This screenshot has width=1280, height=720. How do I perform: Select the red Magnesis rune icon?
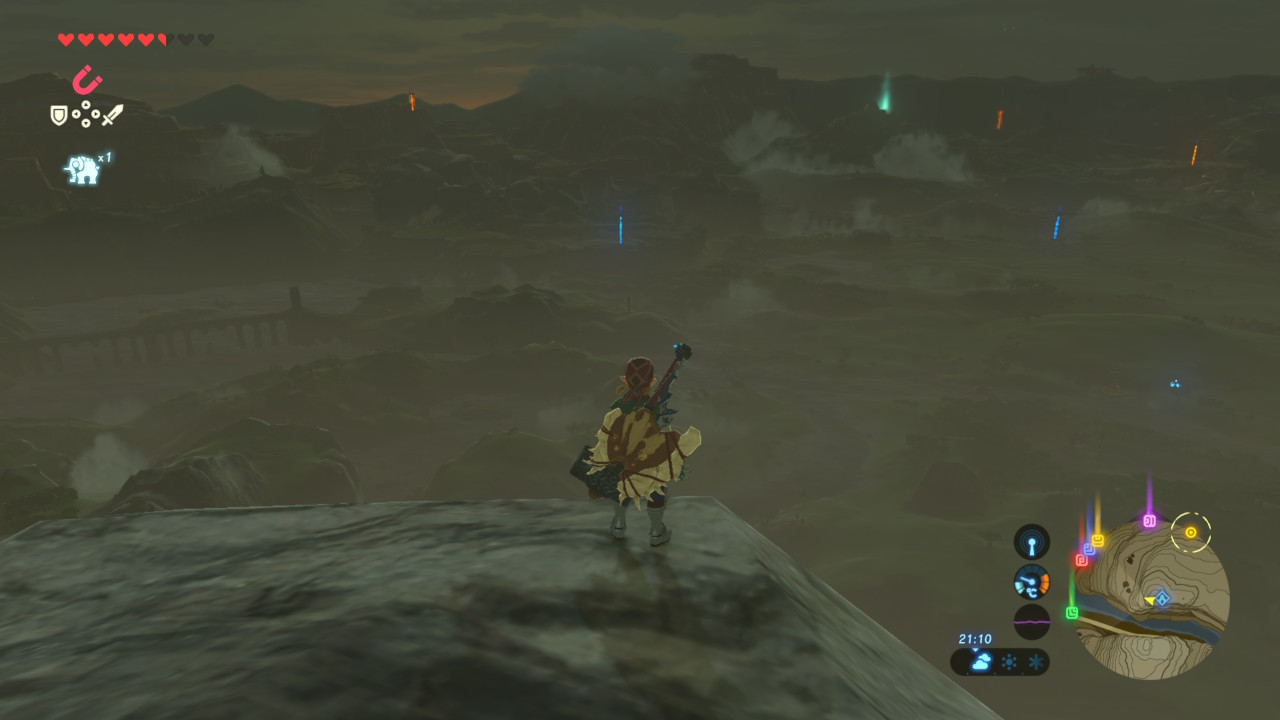(87, 79)
